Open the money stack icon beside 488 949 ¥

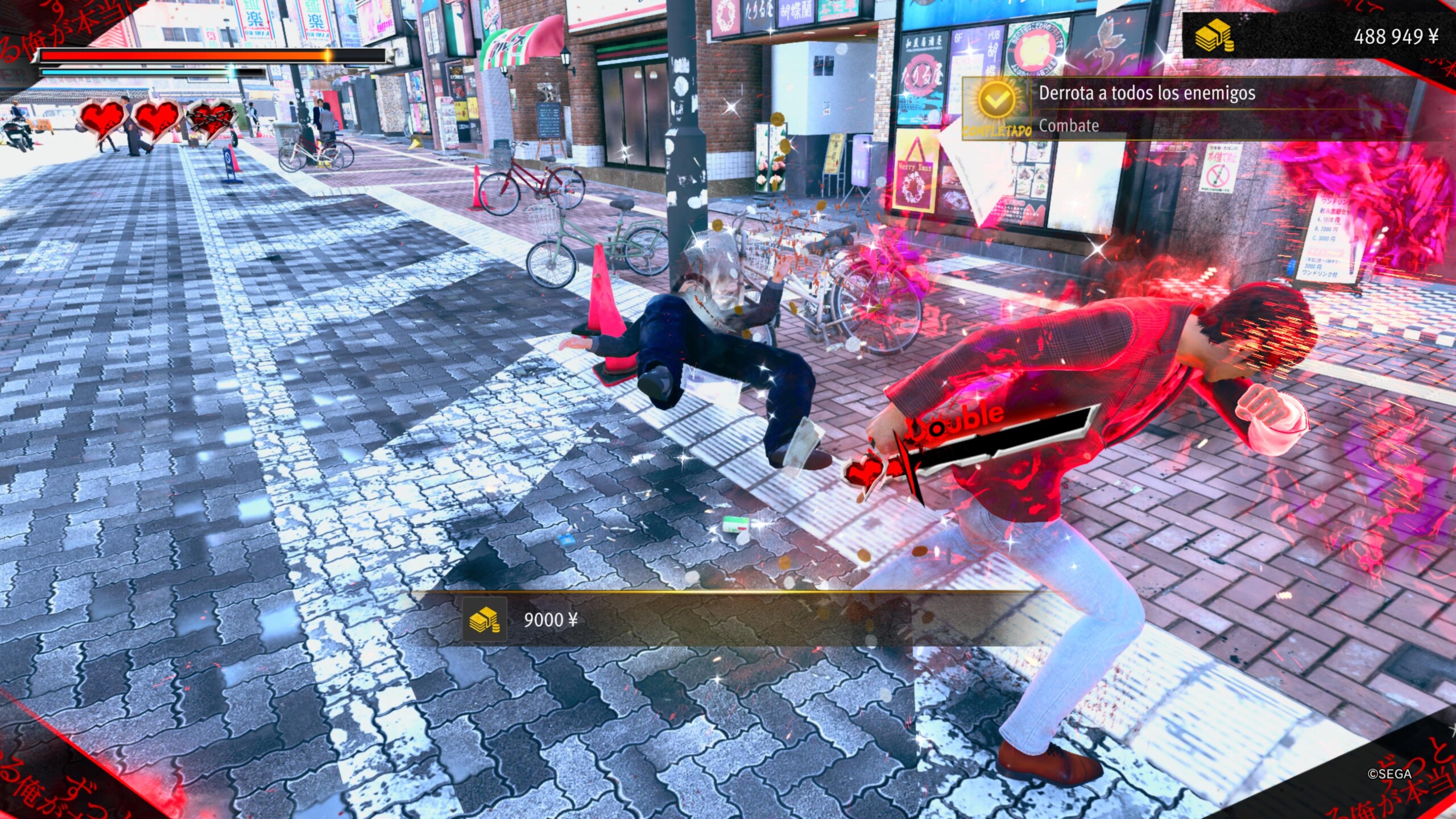[x=1213, y=36]
